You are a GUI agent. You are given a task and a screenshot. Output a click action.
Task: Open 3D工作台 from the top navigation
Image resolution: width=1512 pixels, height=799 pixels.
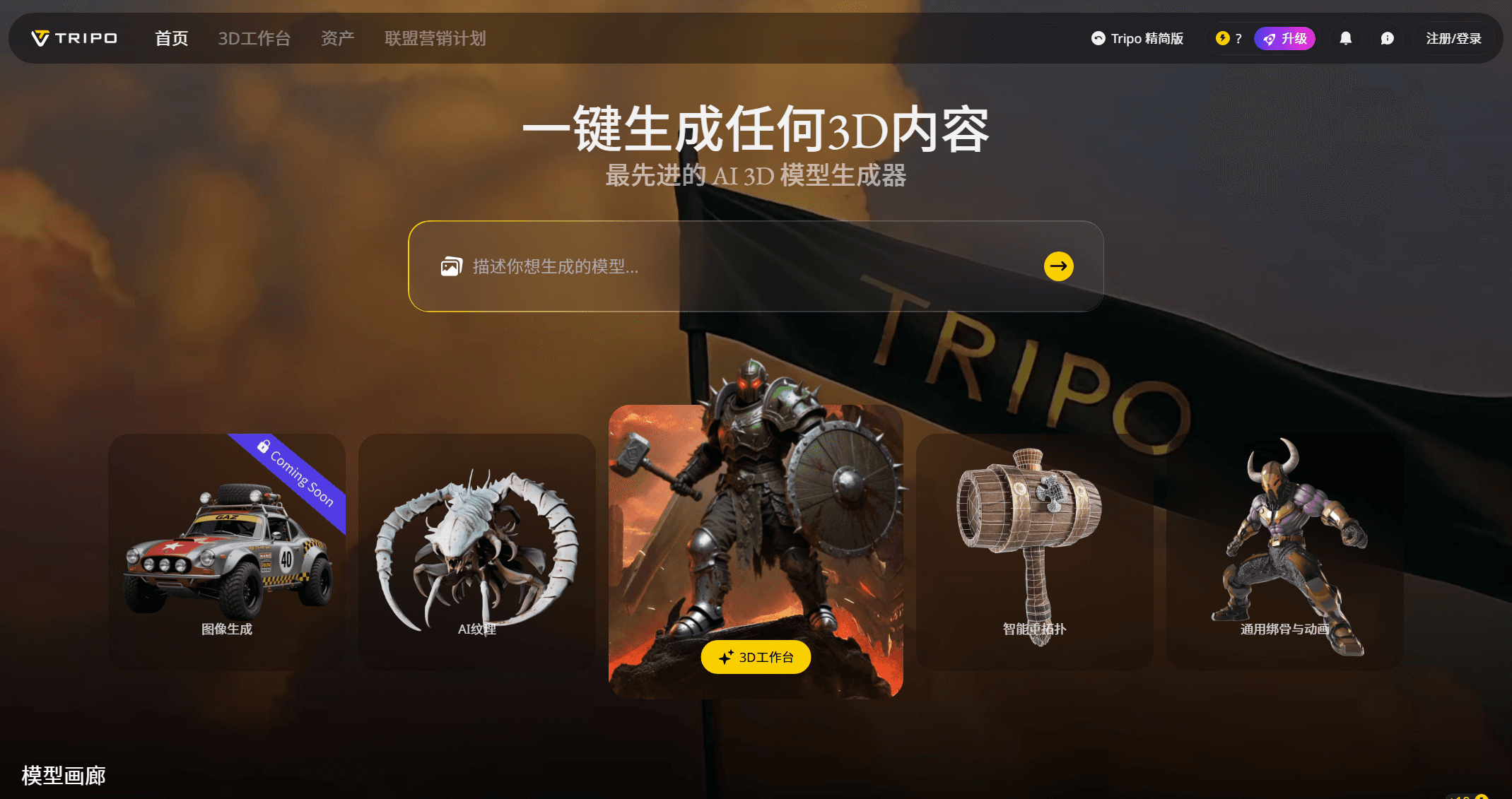tap(254, 38)
